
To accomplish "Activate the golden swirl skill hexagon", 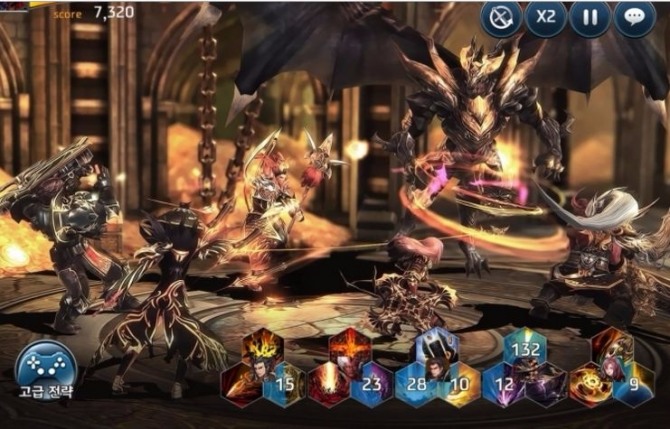I will point(588,385).
